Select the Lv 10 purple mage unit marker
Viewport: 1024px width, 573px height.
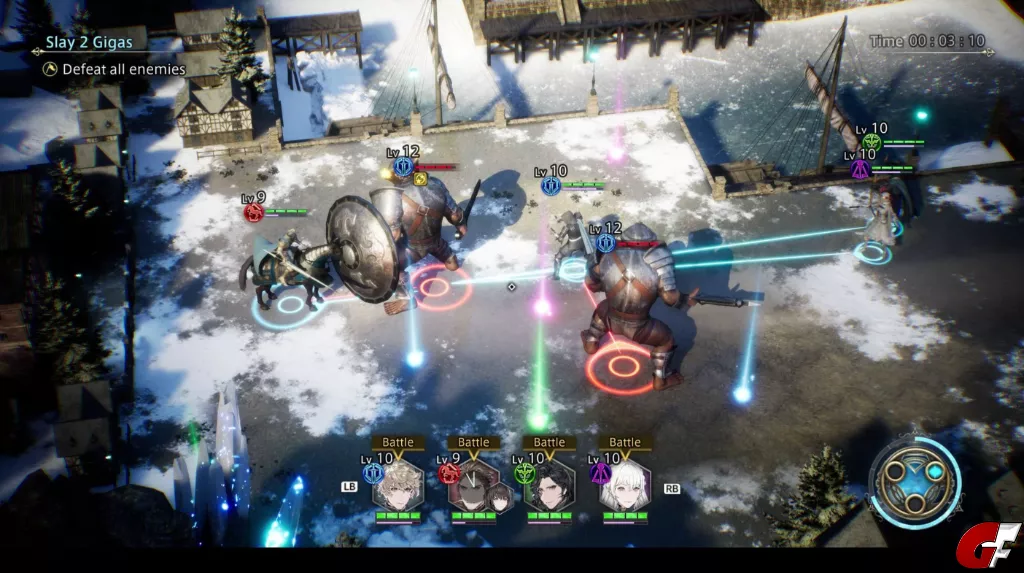(x=859, y=169)
